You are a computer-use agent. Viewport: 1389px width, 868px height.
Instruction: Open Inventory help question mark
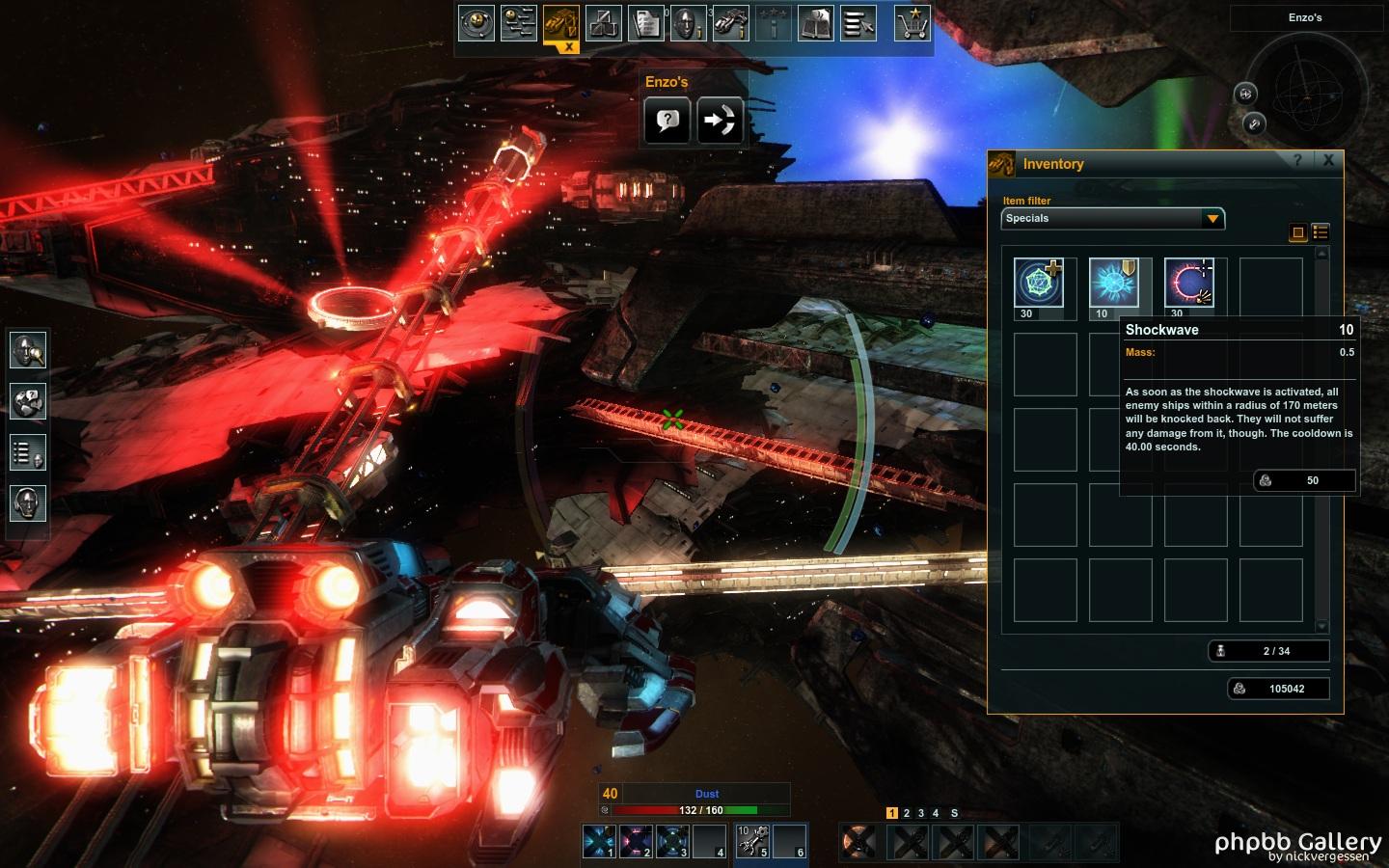[x=1297, y=161]
